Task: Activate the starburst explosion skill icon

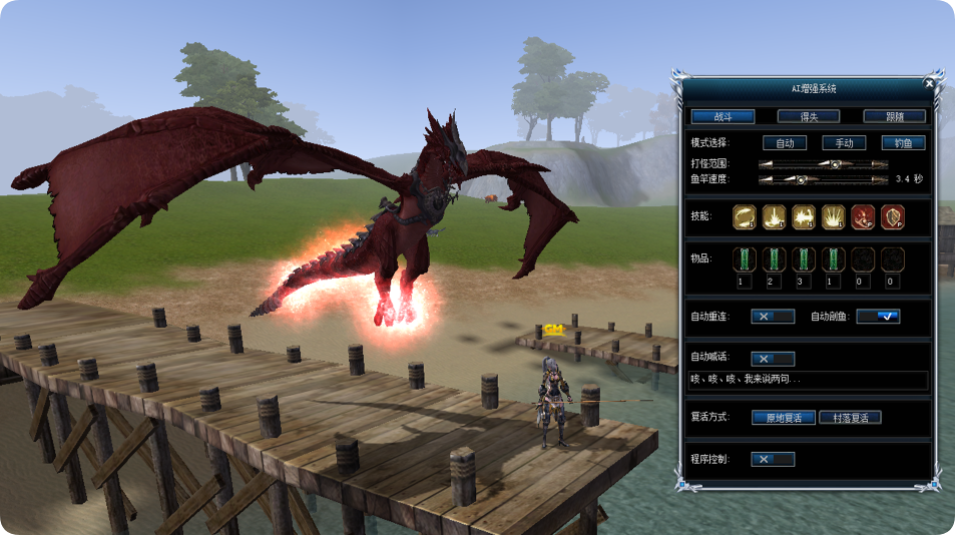Action: tap(833, 216)
